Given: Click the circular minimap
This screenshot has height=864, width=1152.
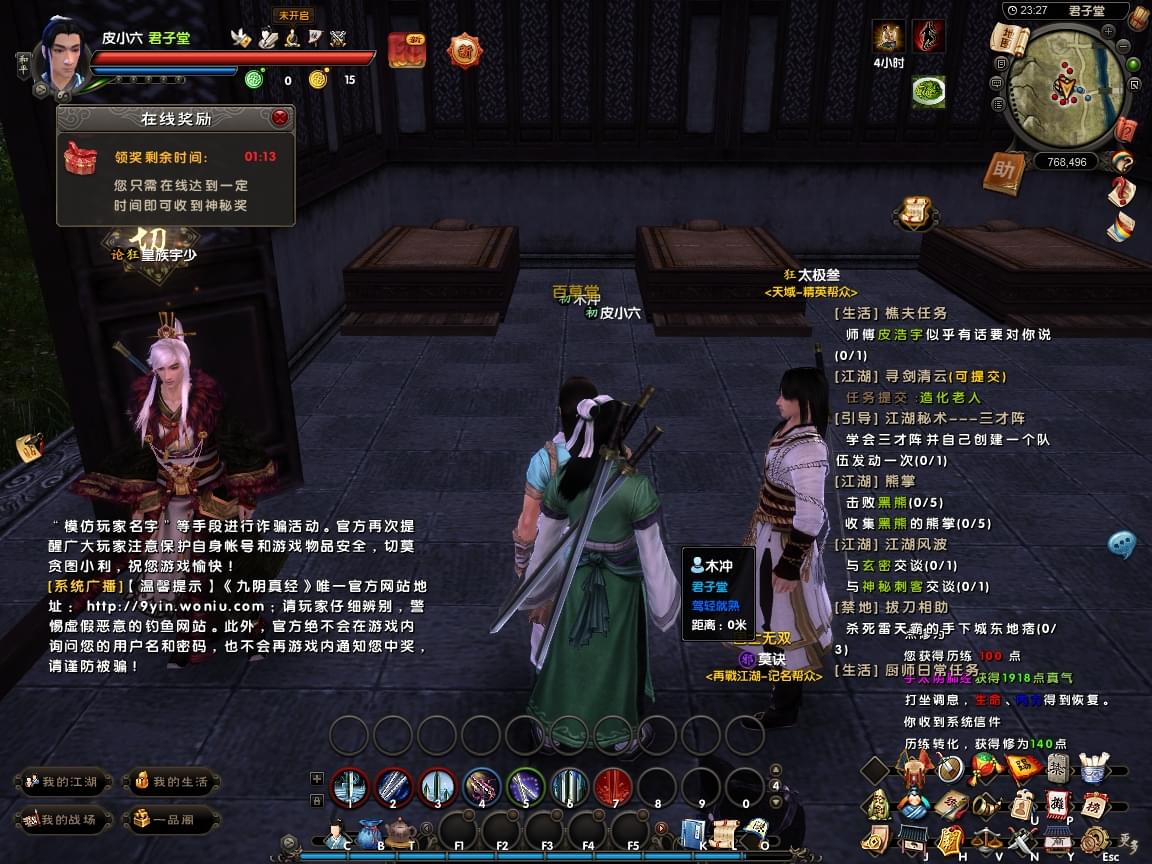Looking at the screenshot, I should pos(1068,88).
